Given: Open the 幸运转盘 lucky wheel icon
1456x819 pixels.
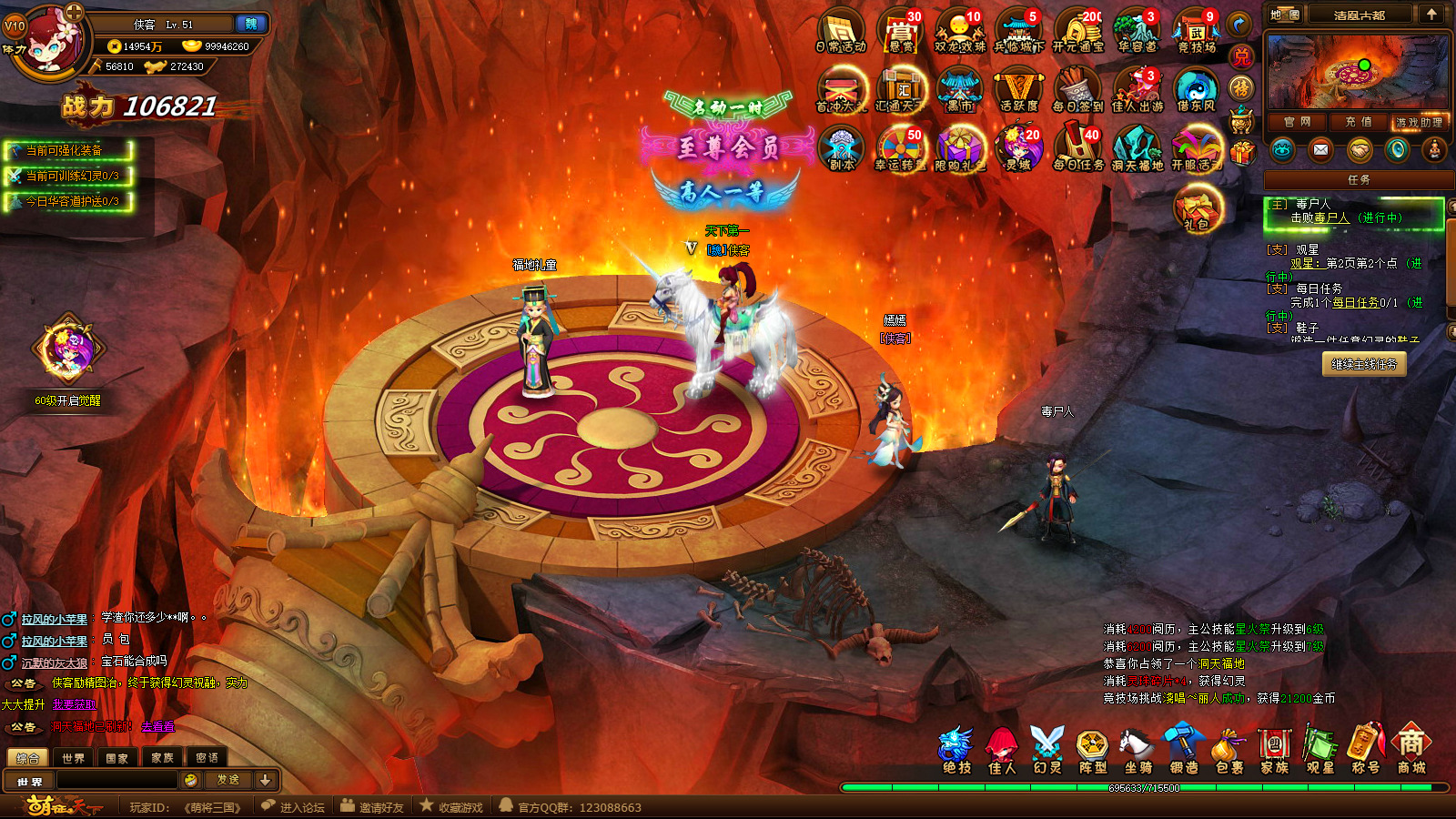Looking at the screenshot, I should click(900, 148).
